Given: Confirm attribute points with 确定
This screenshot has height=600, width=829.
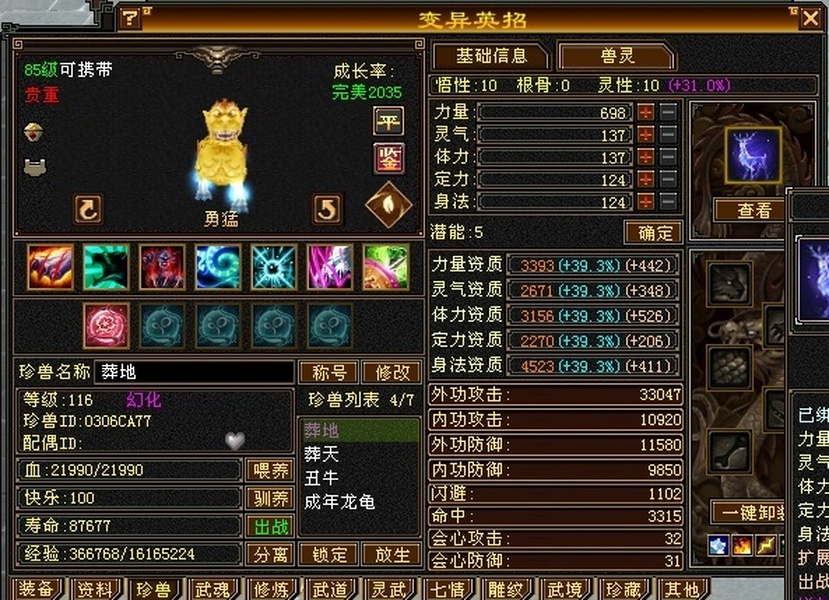Looking at the screenshot, I should (x=653, y=233).
